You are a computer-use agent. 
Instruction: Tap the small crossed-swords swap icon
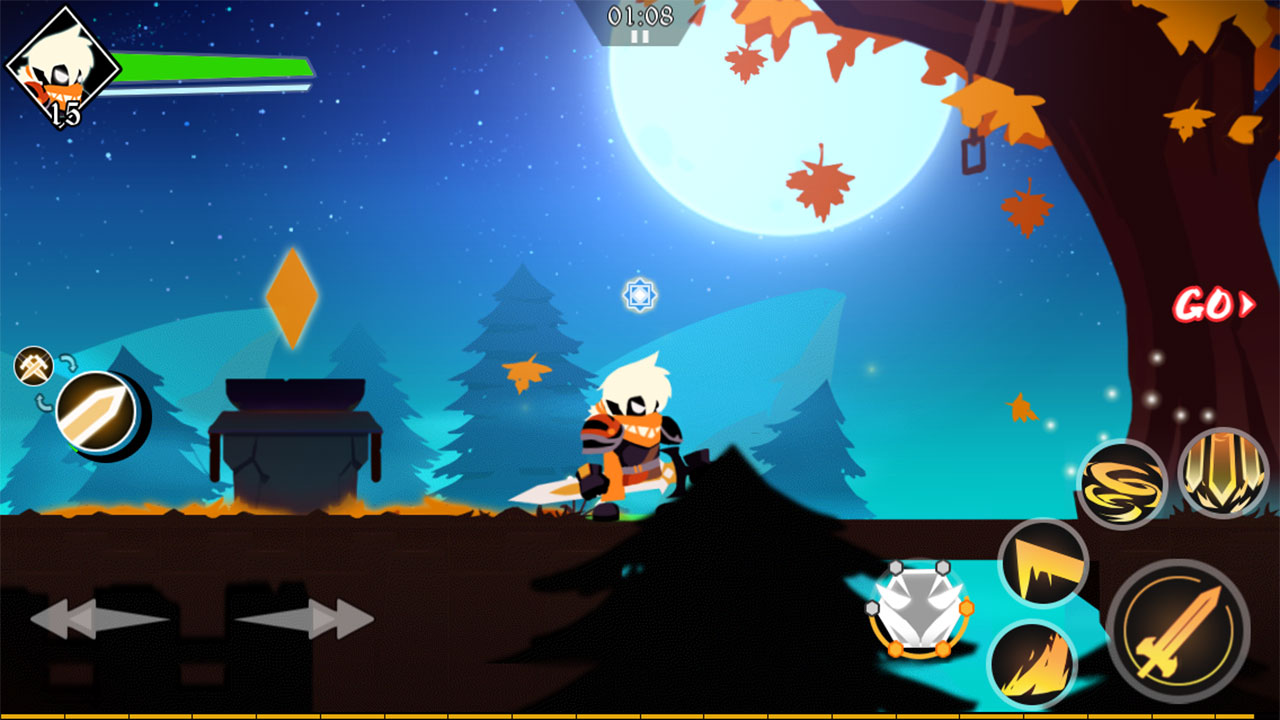click(x=33, y=365)
